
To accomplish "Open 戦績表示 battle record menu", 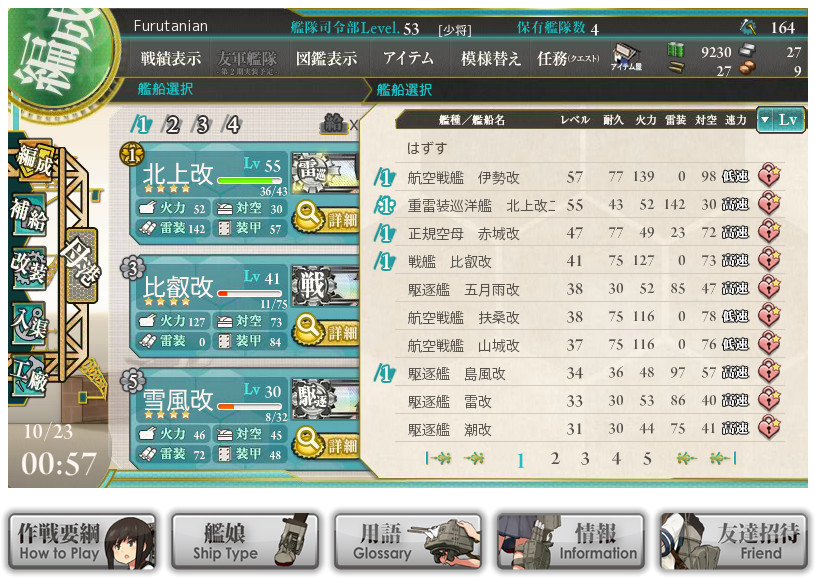I will 171,59.
